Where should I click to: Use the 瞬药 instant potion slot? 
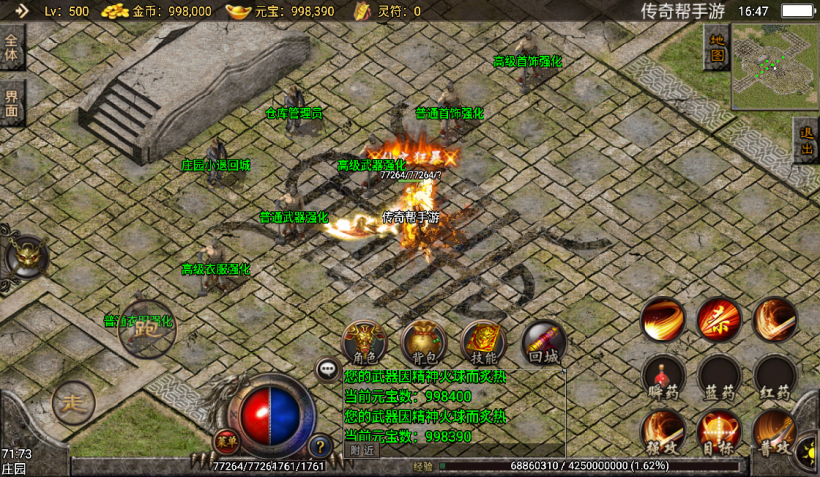click(662, 377)
